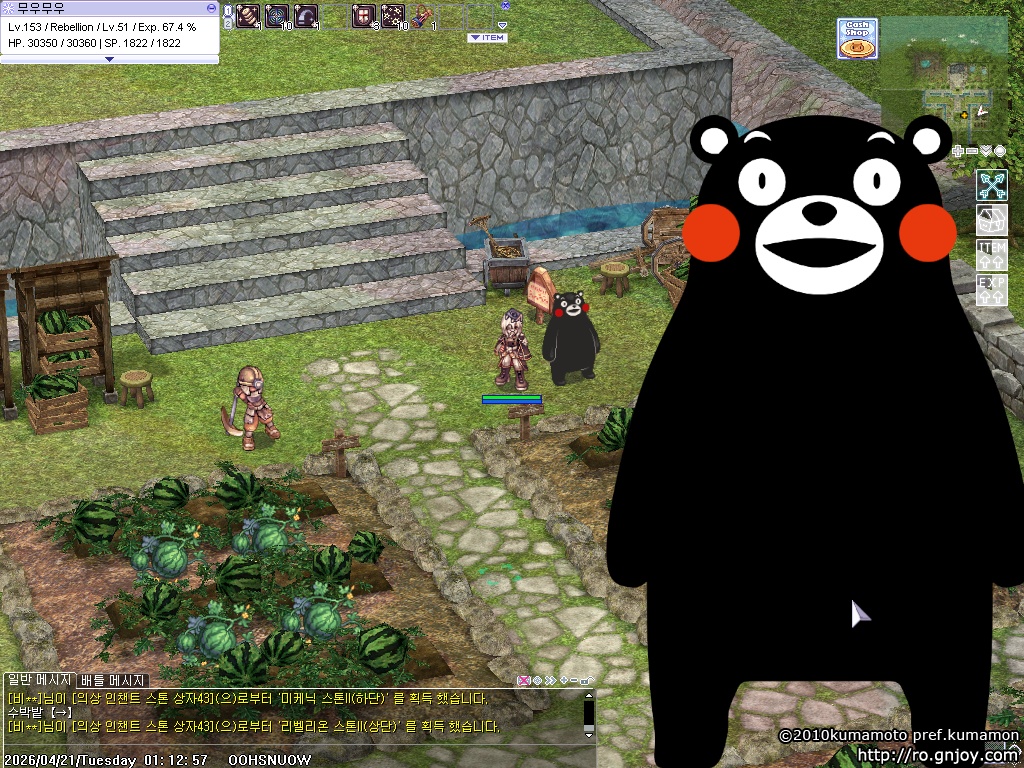
Task: Activate the sparkling stars skill slot
Action: pos(393,15)
